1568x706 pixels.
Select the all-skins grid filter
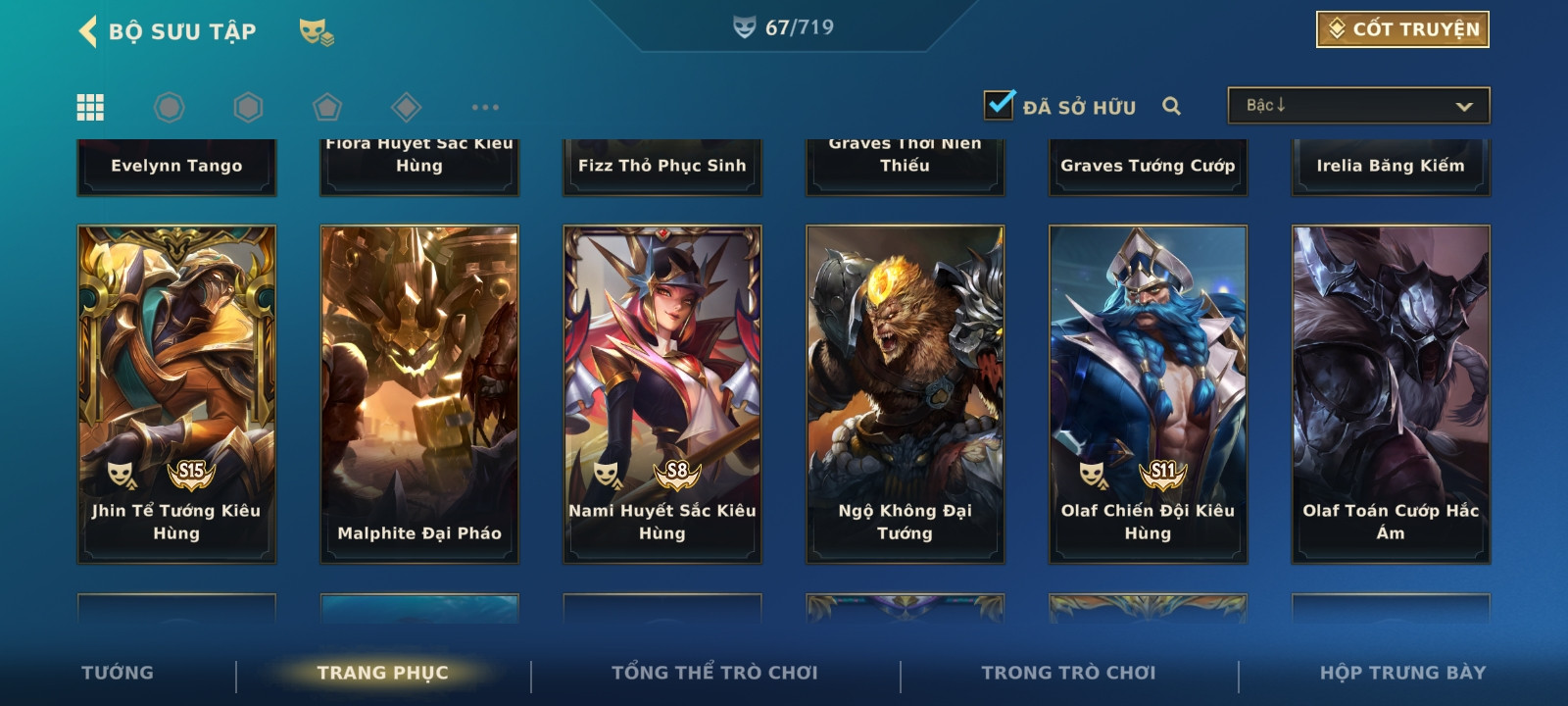(90, 107)
